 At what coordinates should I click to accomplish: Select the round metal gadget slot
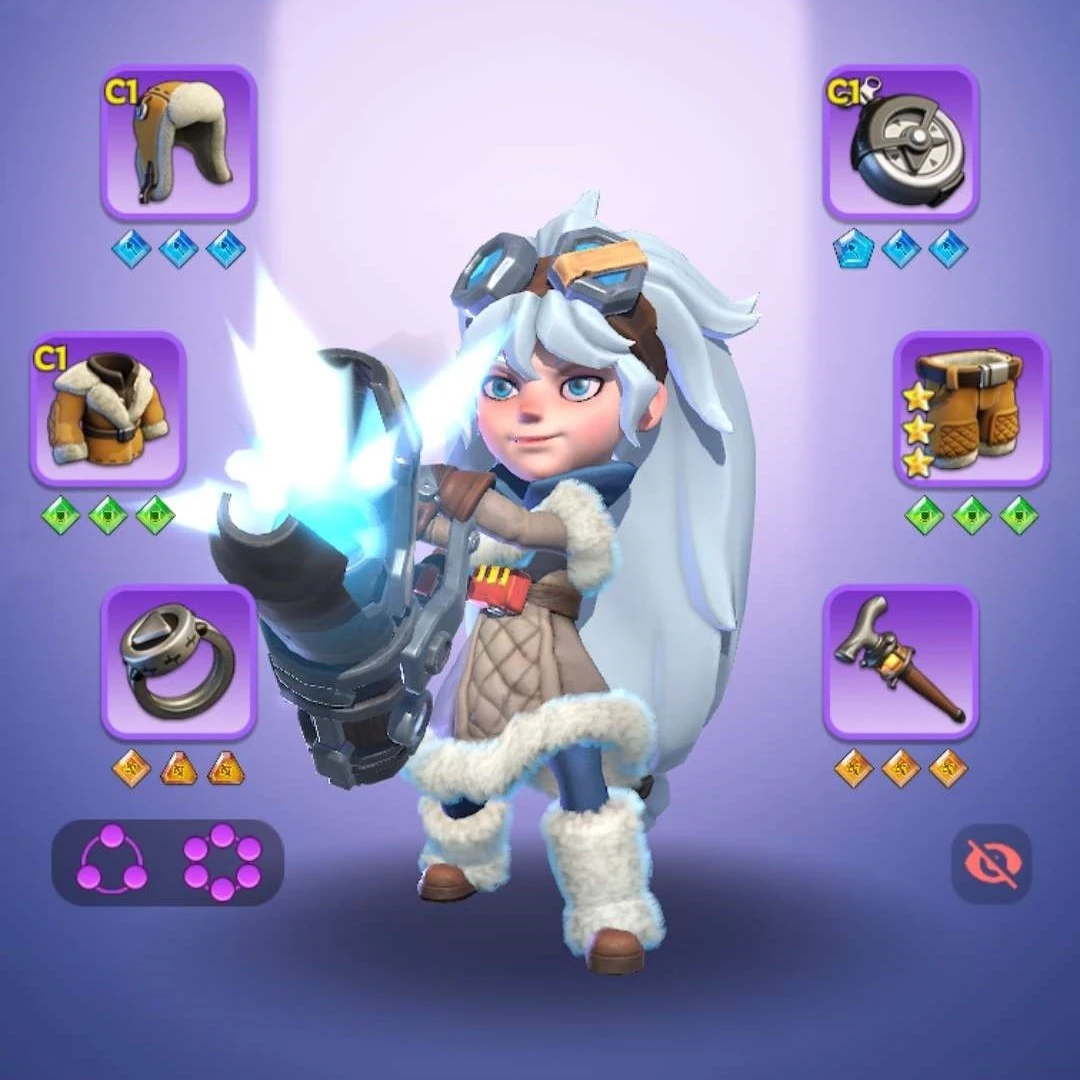tap(900, 142)
